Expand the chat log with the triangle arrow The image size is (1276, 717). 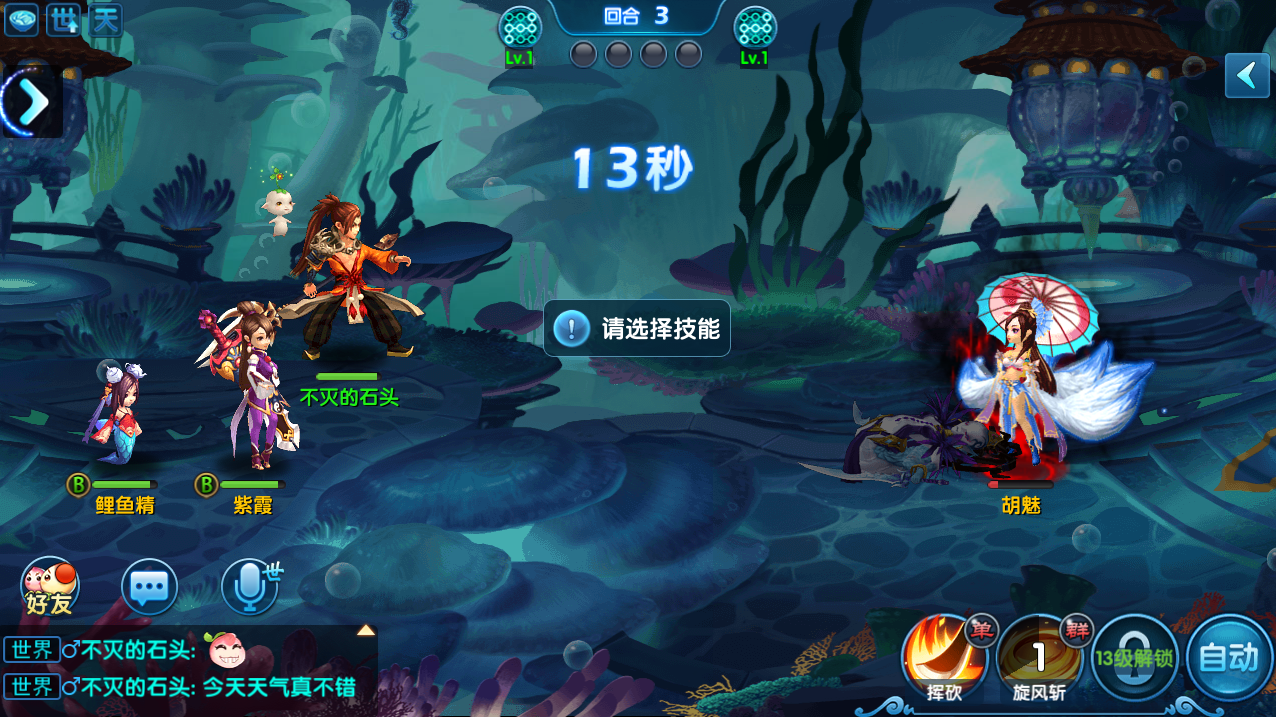366,630
